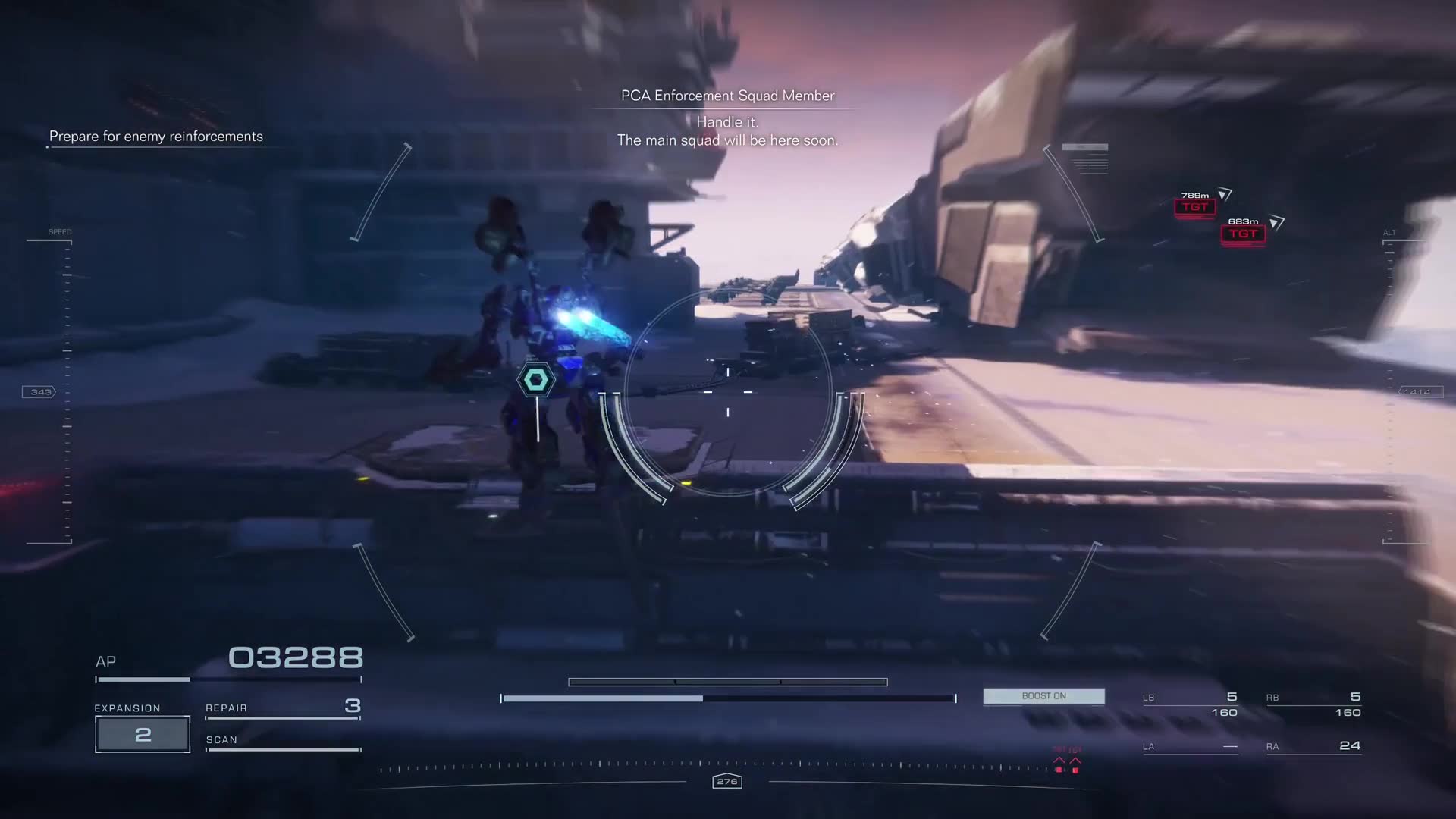The width and height of the screenshot is (1456, 819).
Task: Target the 683m TGT marker
Action: (1243, 234)
